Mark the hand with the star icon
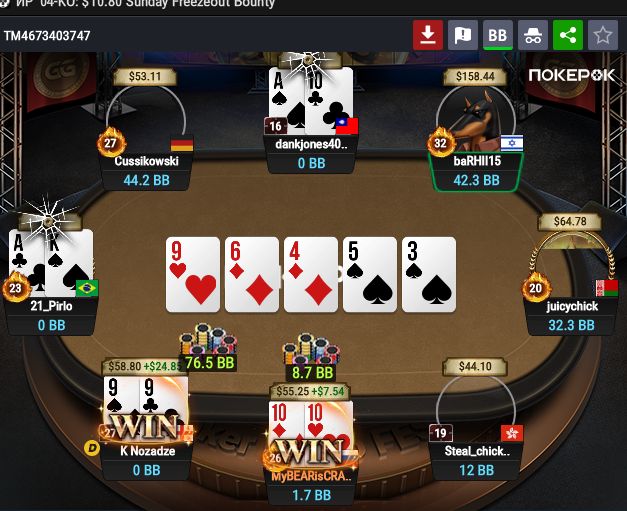627x511 pixels. (602, 36)
